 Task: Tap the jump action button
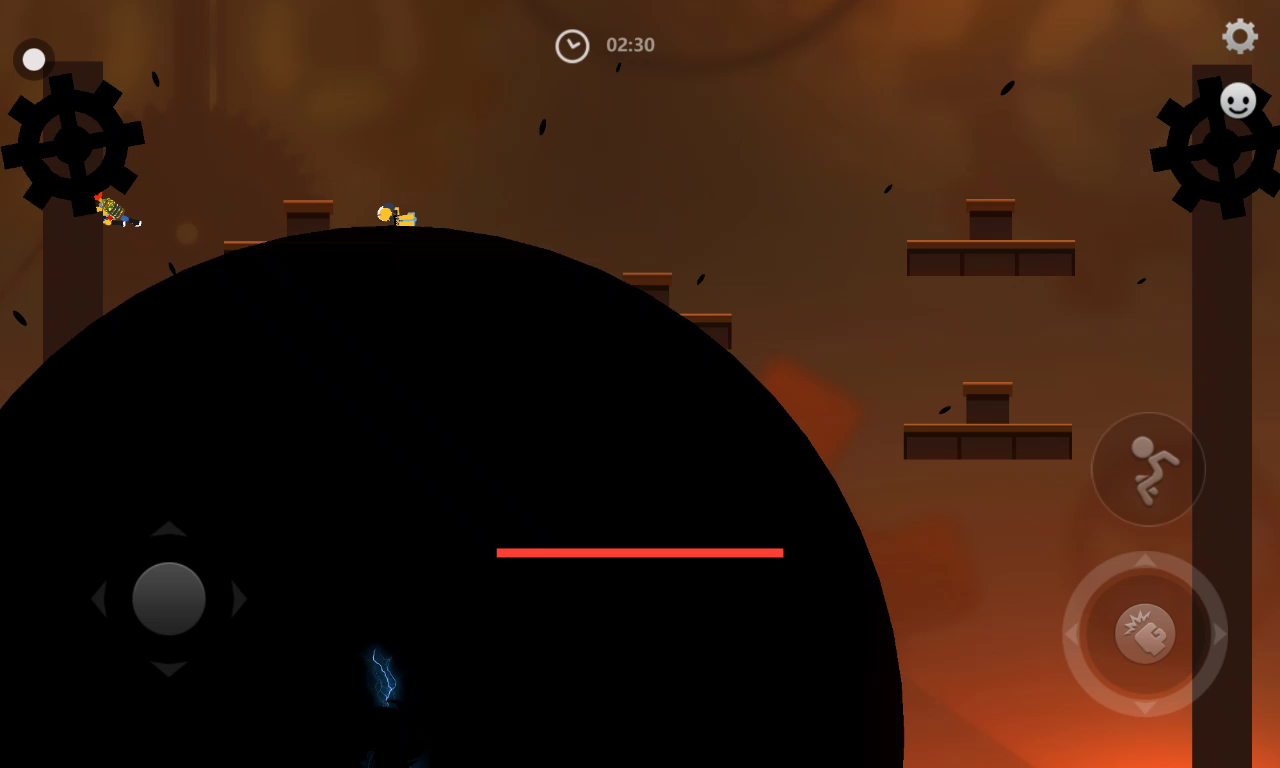coord(1148,469)
